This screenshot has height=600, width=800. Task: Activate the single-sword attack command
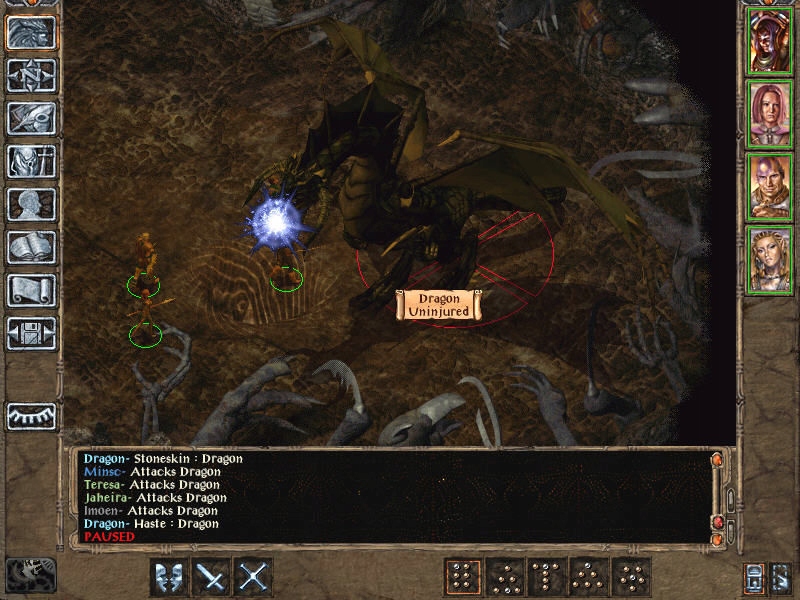[212, 577]
